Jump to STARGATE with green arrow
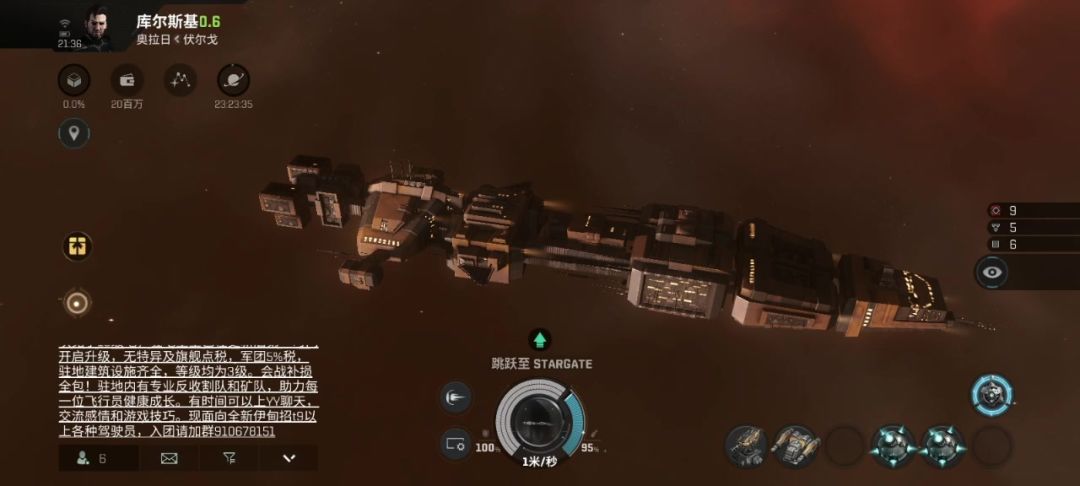 (540, 340)
